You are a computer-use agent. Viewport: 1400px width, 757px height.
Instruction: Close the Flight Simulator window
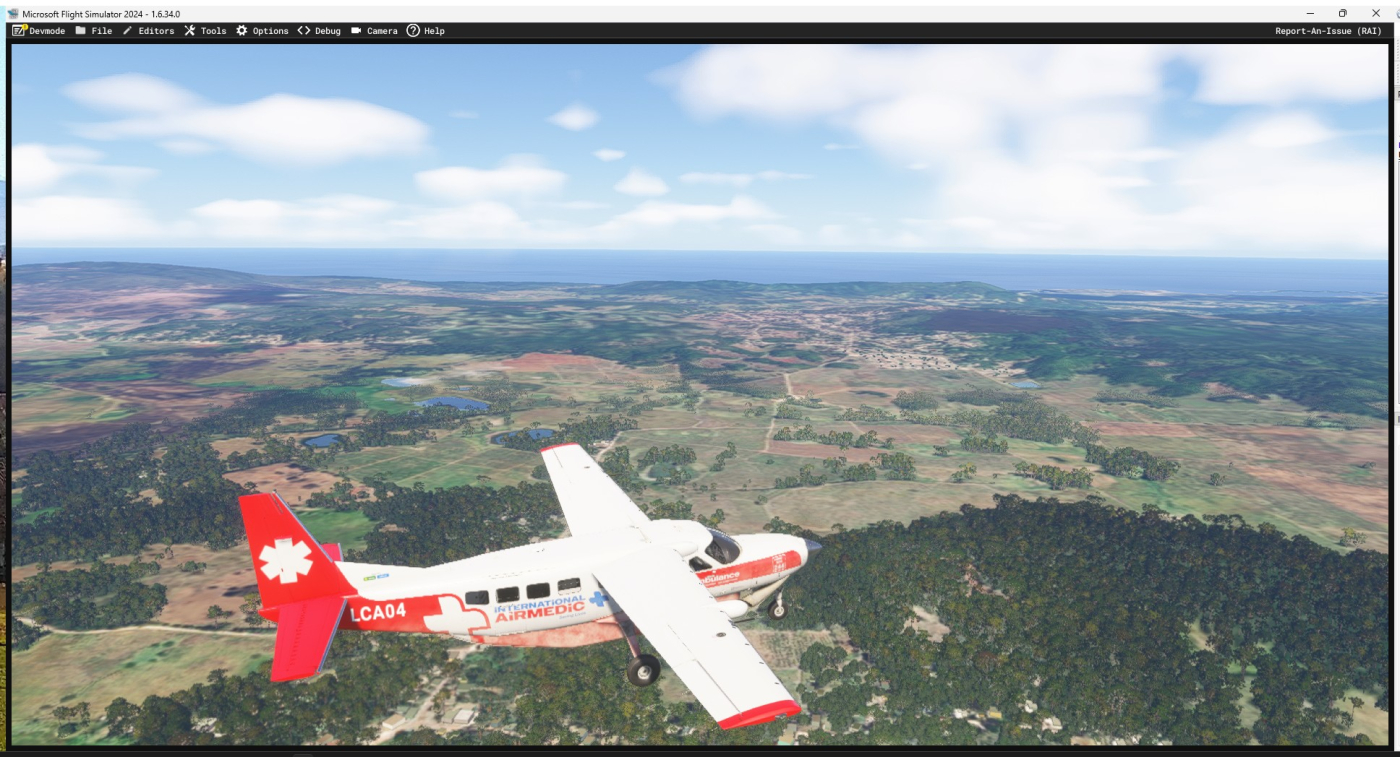1375,13
